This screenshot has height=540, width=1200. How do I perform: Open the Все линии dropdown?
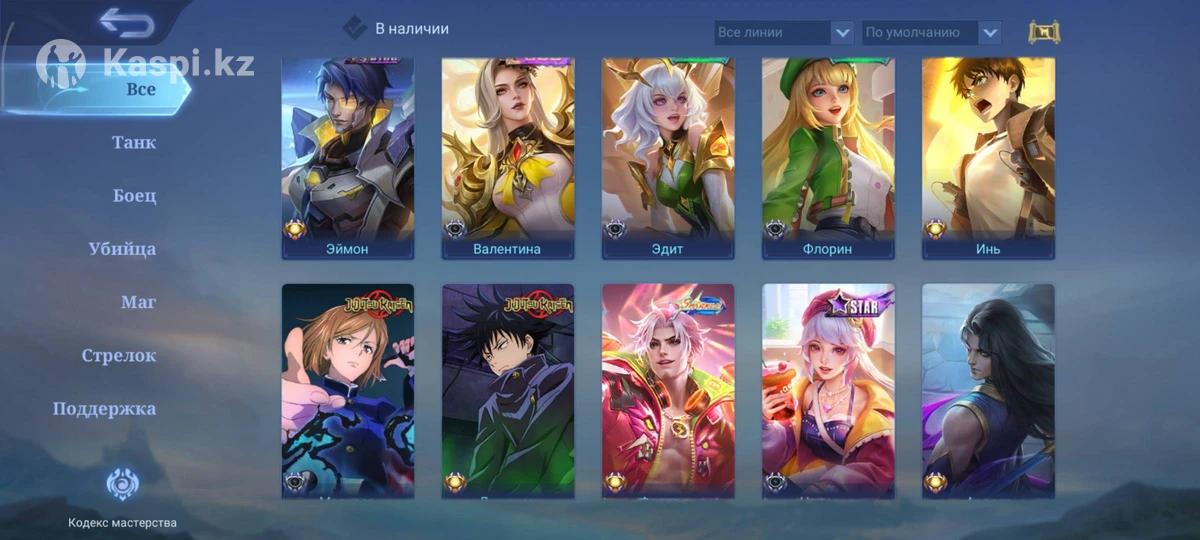point(784,33)
